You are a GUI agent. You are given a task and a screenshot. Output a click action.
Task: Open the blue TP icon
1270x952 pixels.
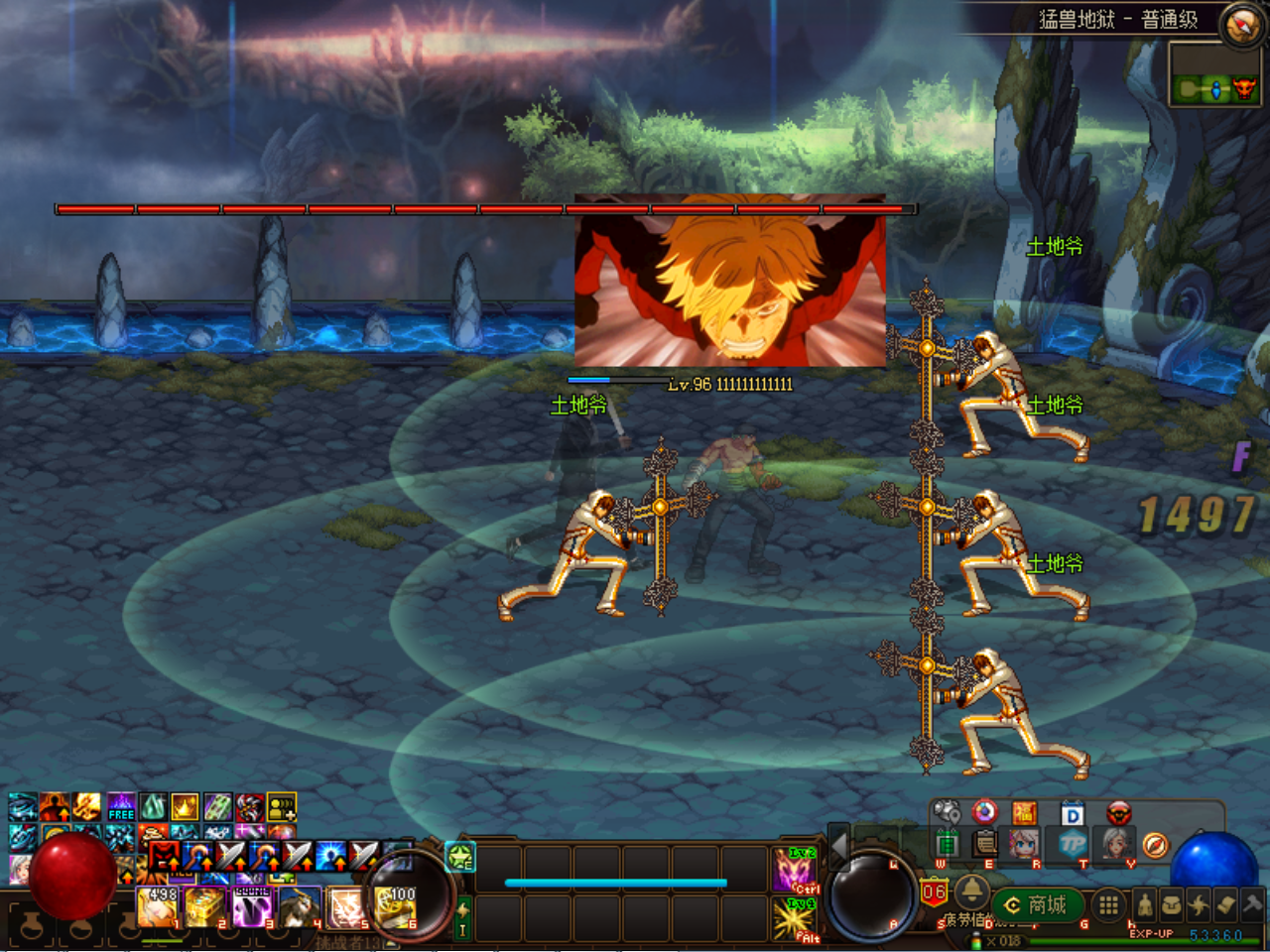pos(1073,845)
